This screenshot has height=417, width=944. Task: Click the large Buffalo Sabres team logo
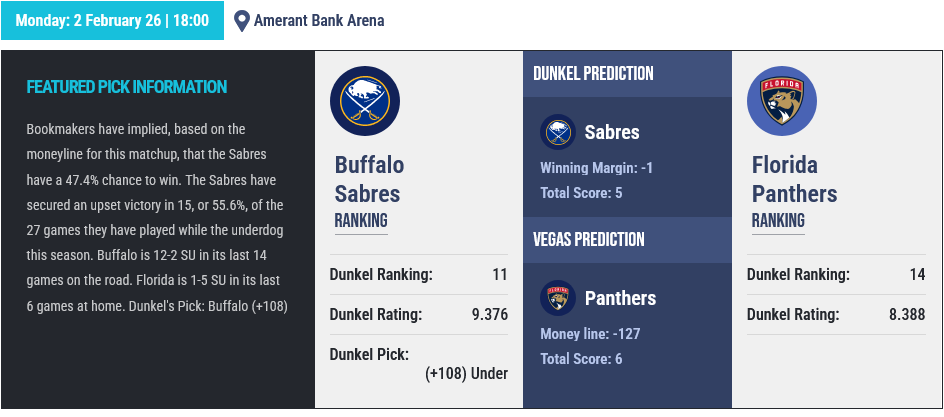[365, 101]
